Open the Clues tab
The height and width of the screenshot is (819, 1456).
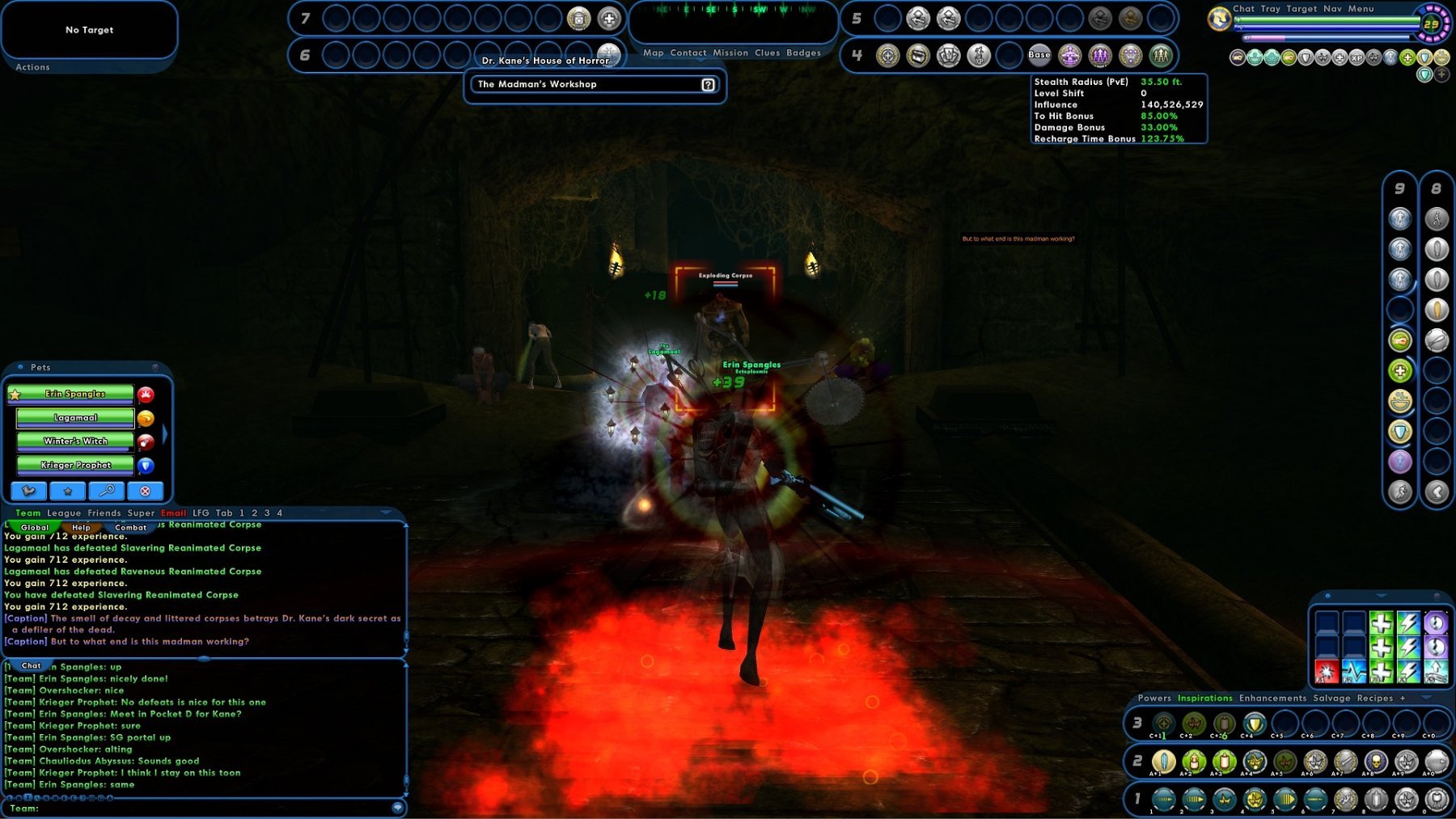coord(767,53)
